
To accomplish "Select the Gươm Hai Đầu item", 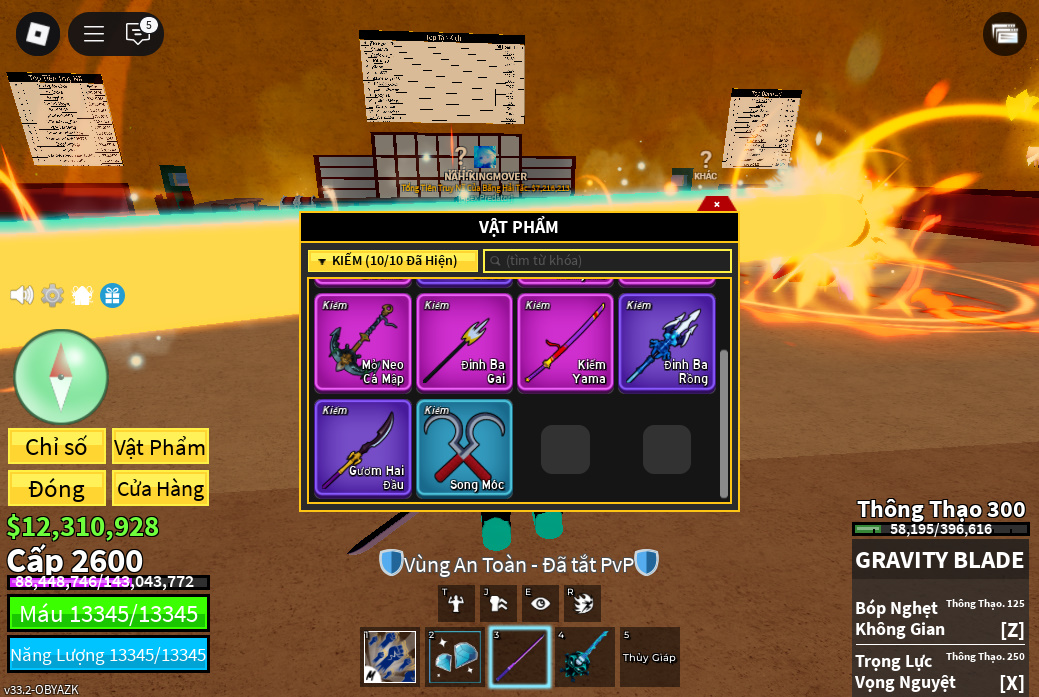I will (363, 448).
